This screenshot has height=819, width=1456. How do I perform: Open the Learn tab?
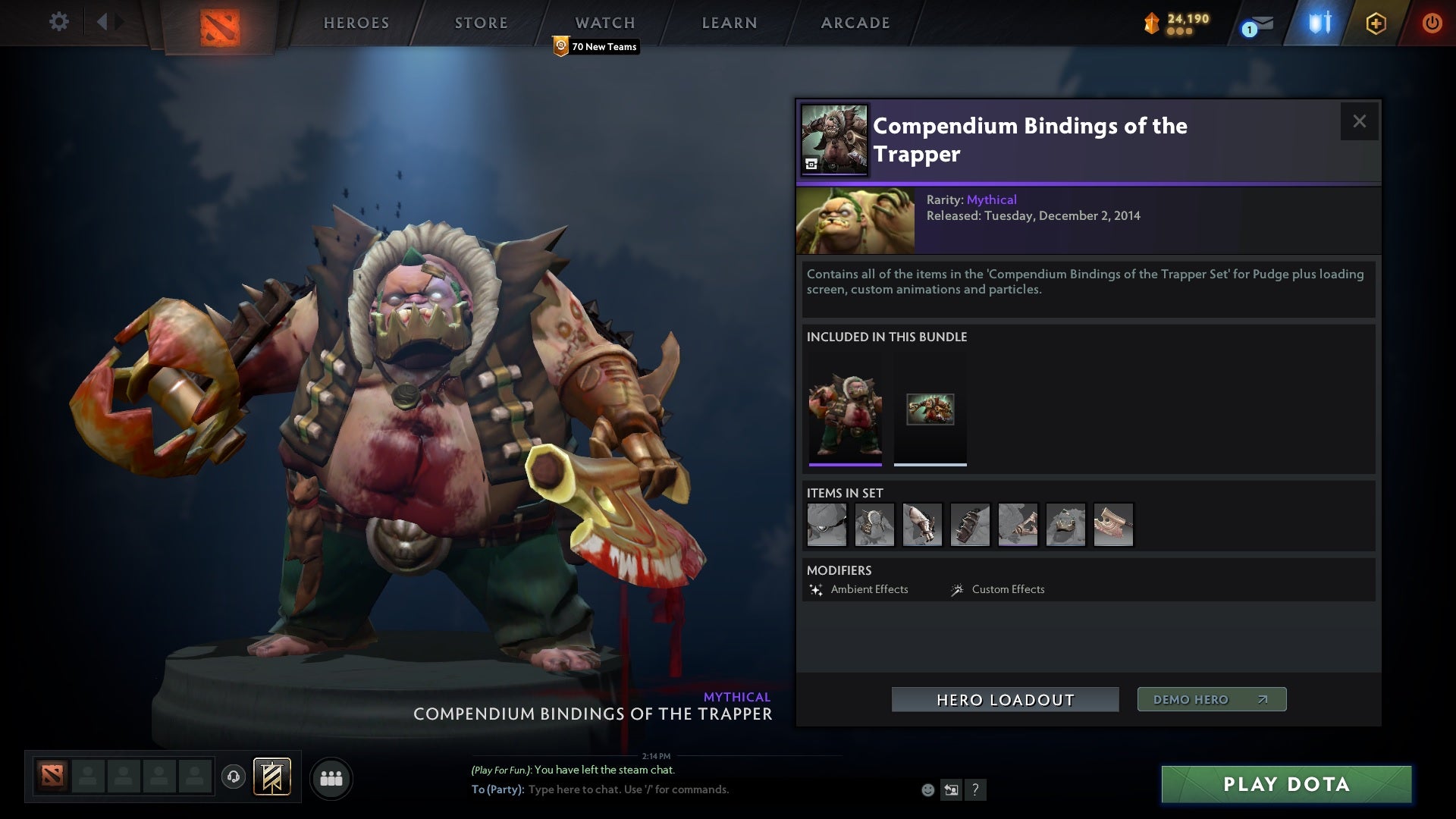point(729,23)
